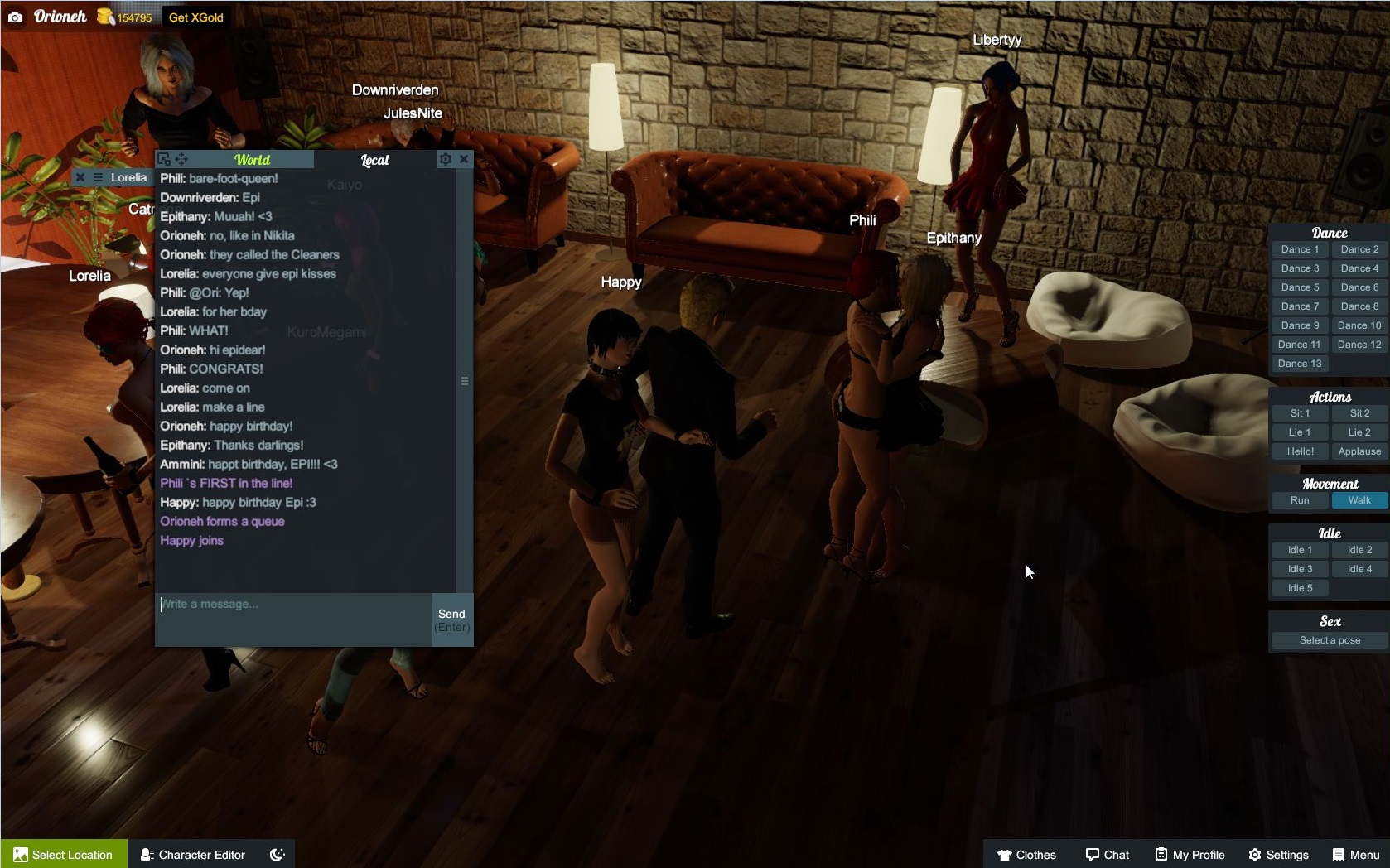Trigger the Hello! greeting action

point(1300,451)
